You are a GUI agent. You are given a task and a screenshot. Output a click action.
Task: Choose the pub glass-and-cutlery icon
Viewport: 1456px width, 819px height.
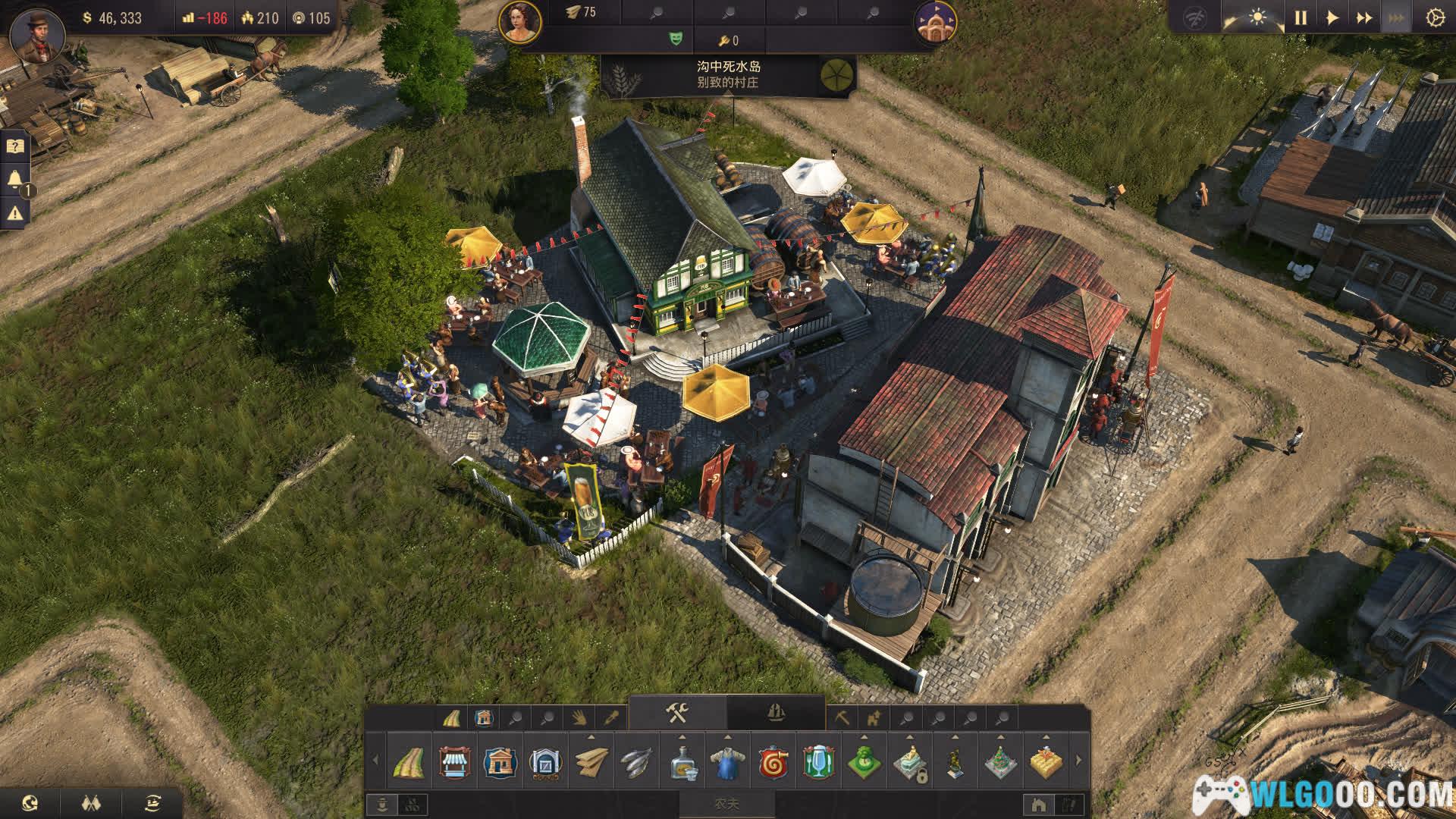(x=818, y=762)
